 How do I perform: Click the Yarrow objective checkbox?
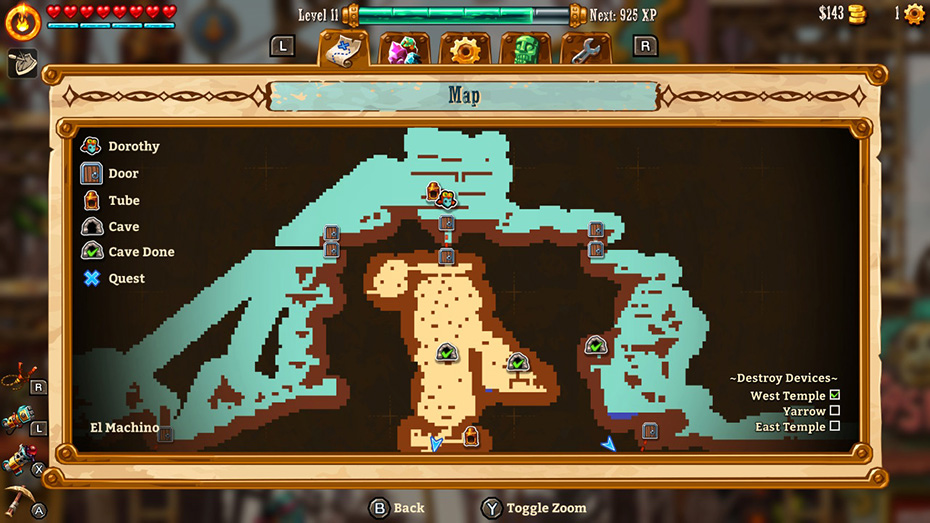click(835, 411)
